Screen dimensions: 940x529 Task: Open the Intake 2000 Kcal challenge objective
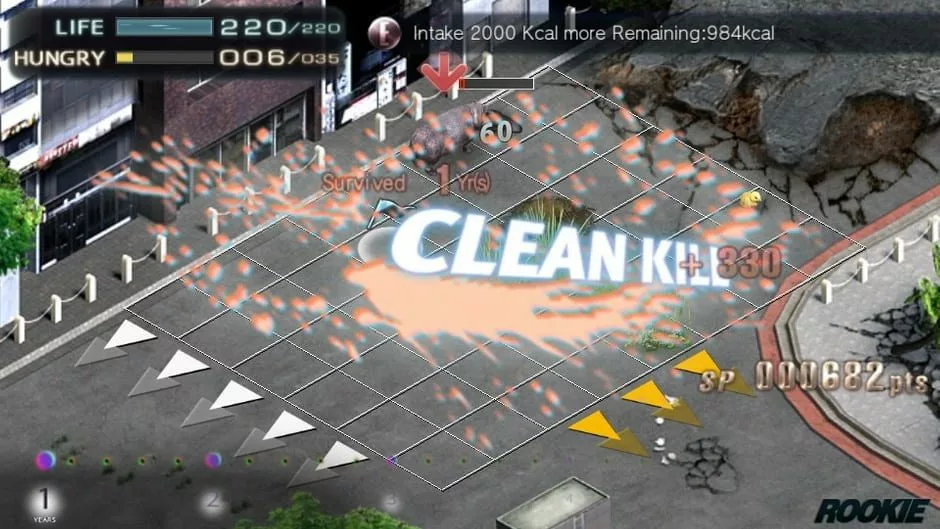click(x=594, y=33)
